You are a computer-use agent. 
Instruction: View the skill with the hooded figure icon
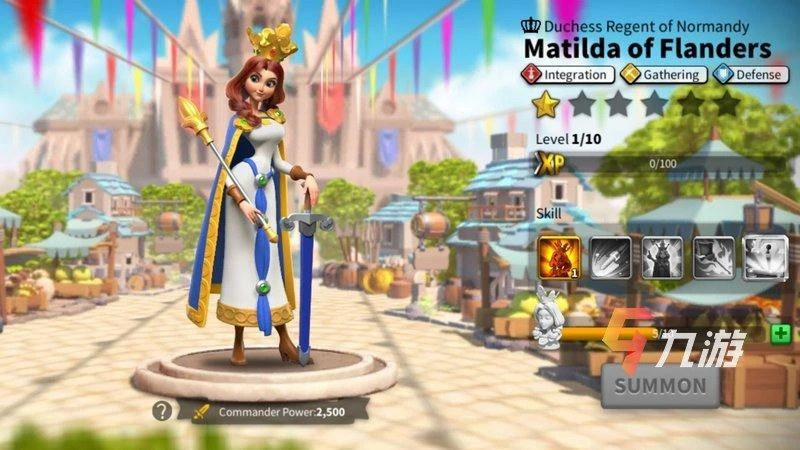tap(660, 256)
